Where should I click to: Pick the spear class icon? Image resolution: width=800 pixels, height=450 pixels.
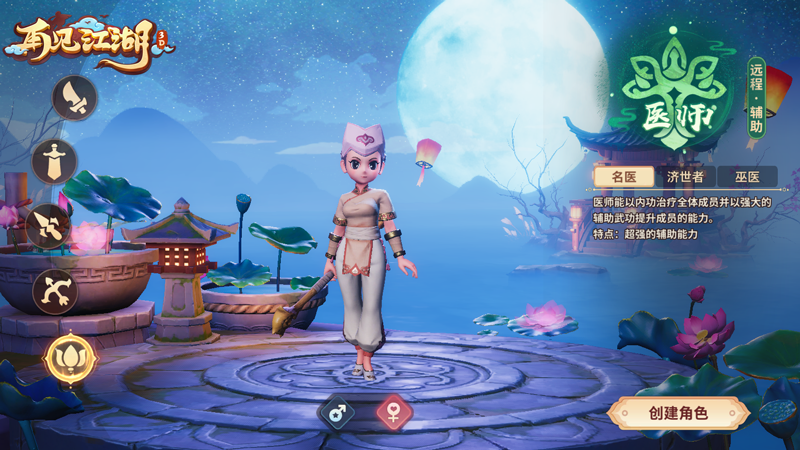pos(48,226)
